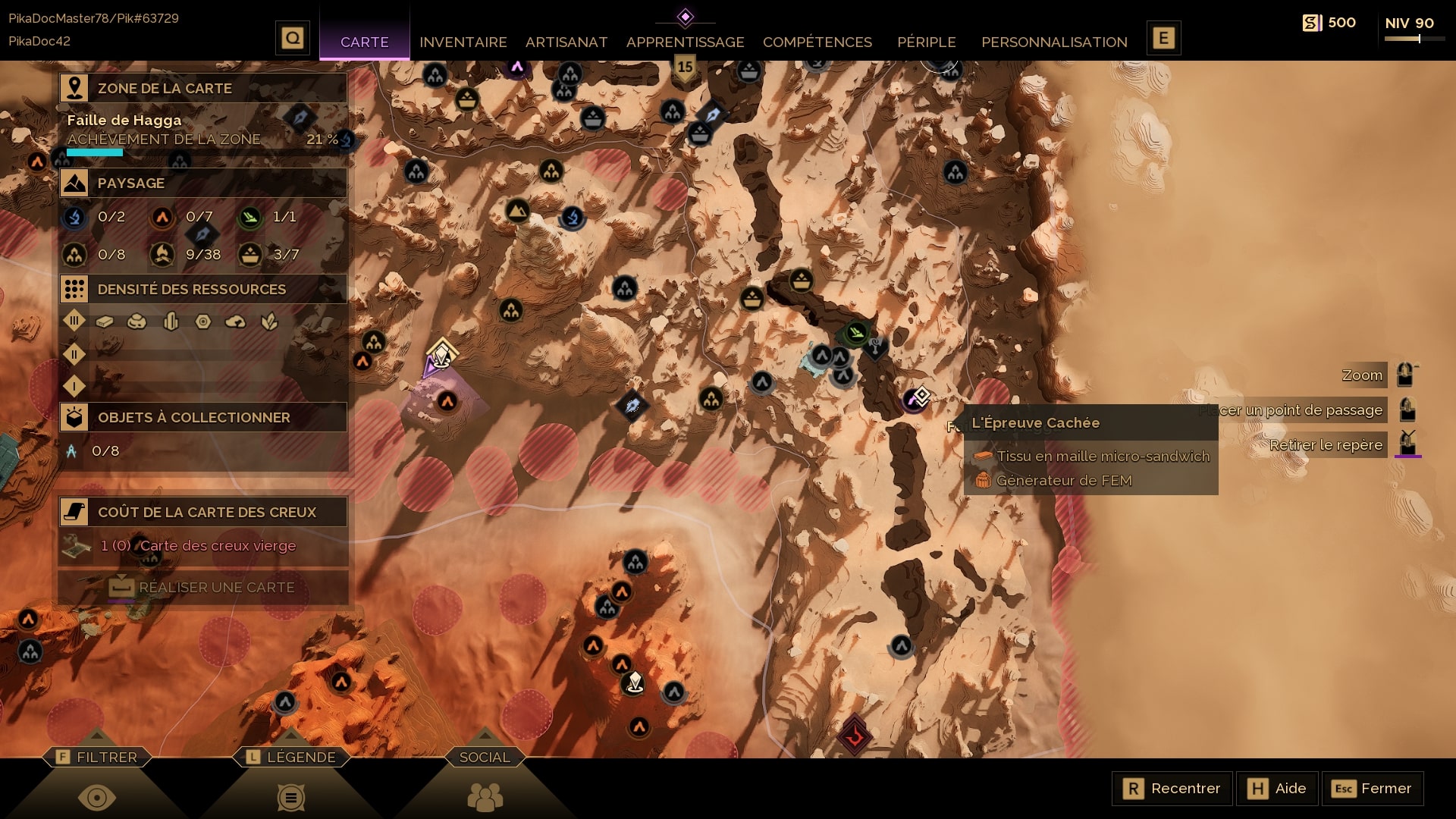The height and width of the screenshot is (819, 1456).
Task: Toggle the Densité des ressources header
Action: 203,289
